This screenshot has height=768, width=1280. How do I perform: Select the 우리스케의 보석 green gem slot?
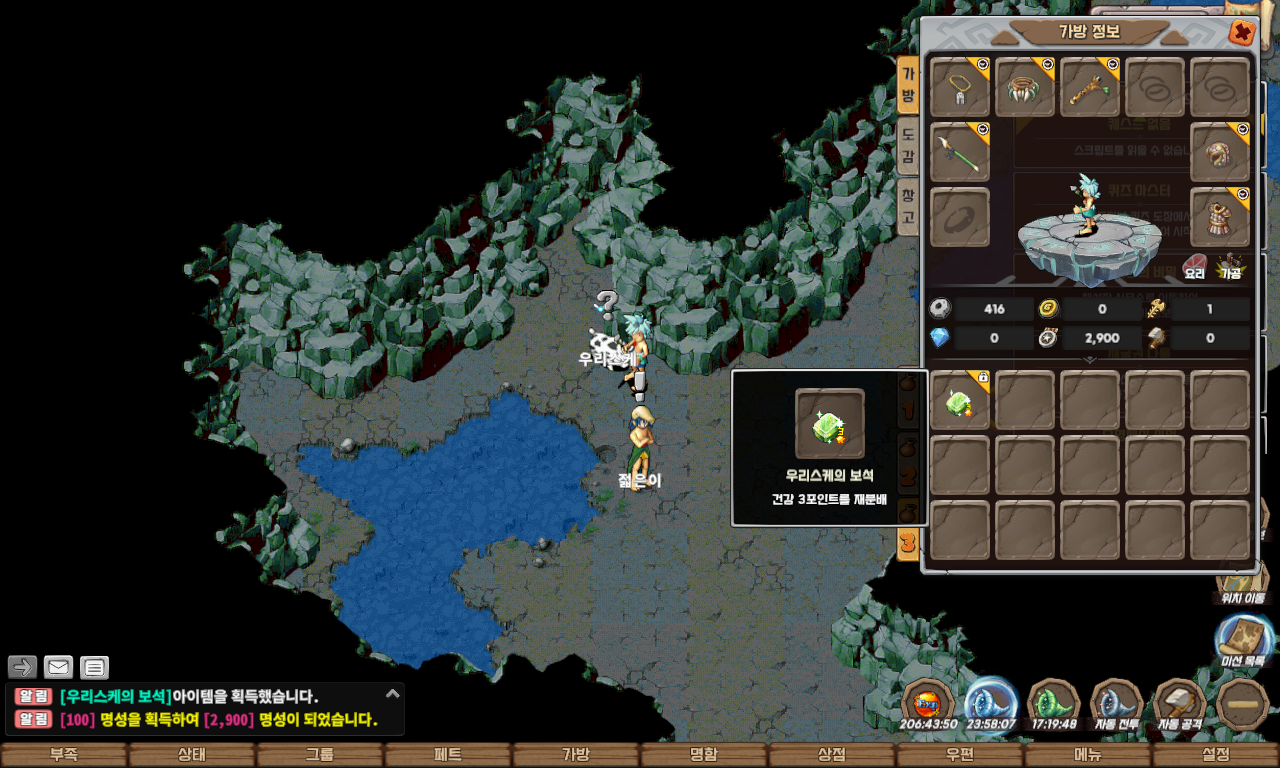tap(959, 401)
